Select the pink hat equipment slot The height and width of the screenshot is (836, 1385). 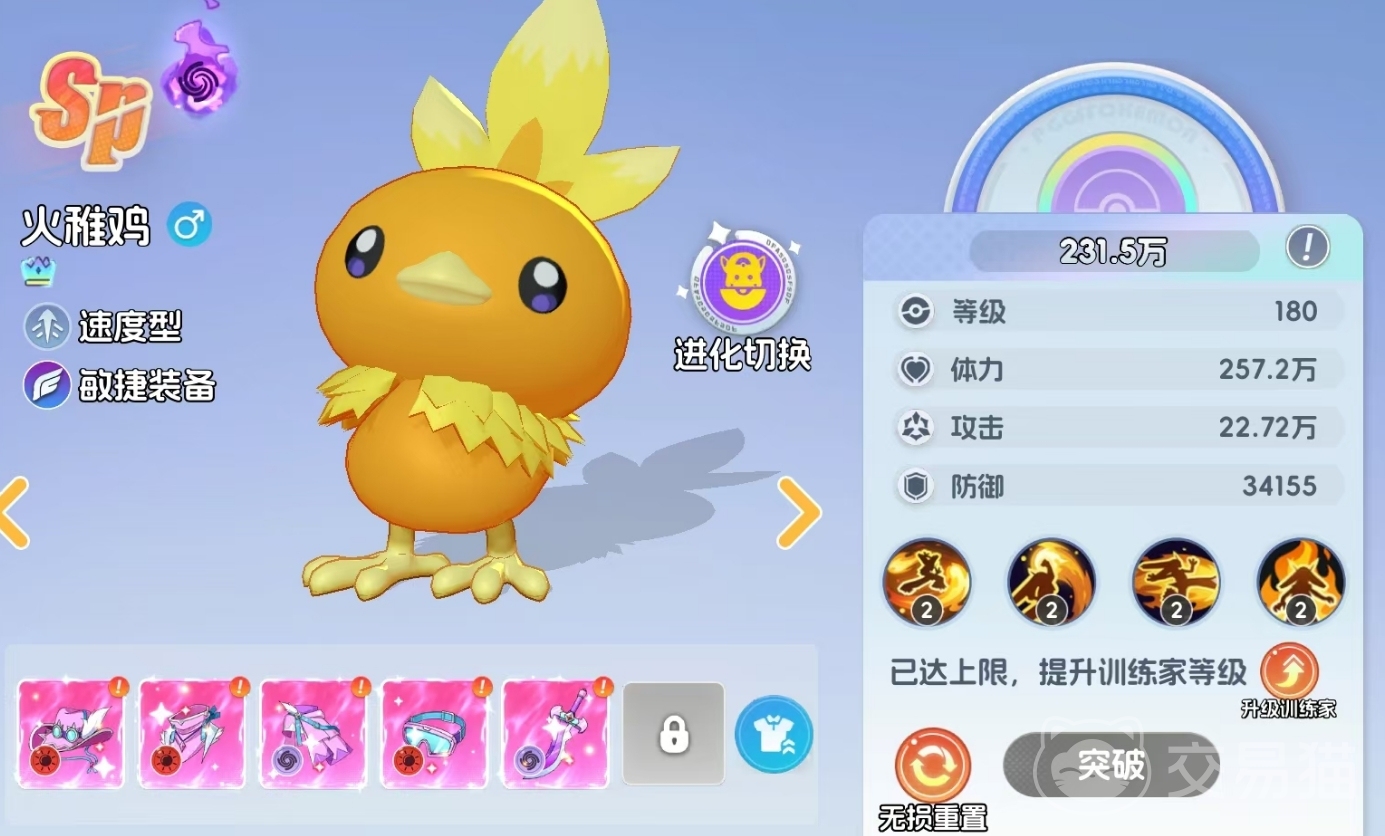(x=71, y=733)
